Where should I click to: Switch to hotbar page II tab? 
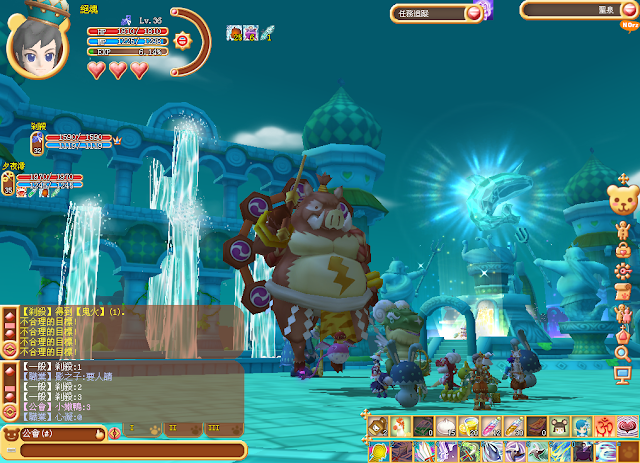(x=171, y=429)
